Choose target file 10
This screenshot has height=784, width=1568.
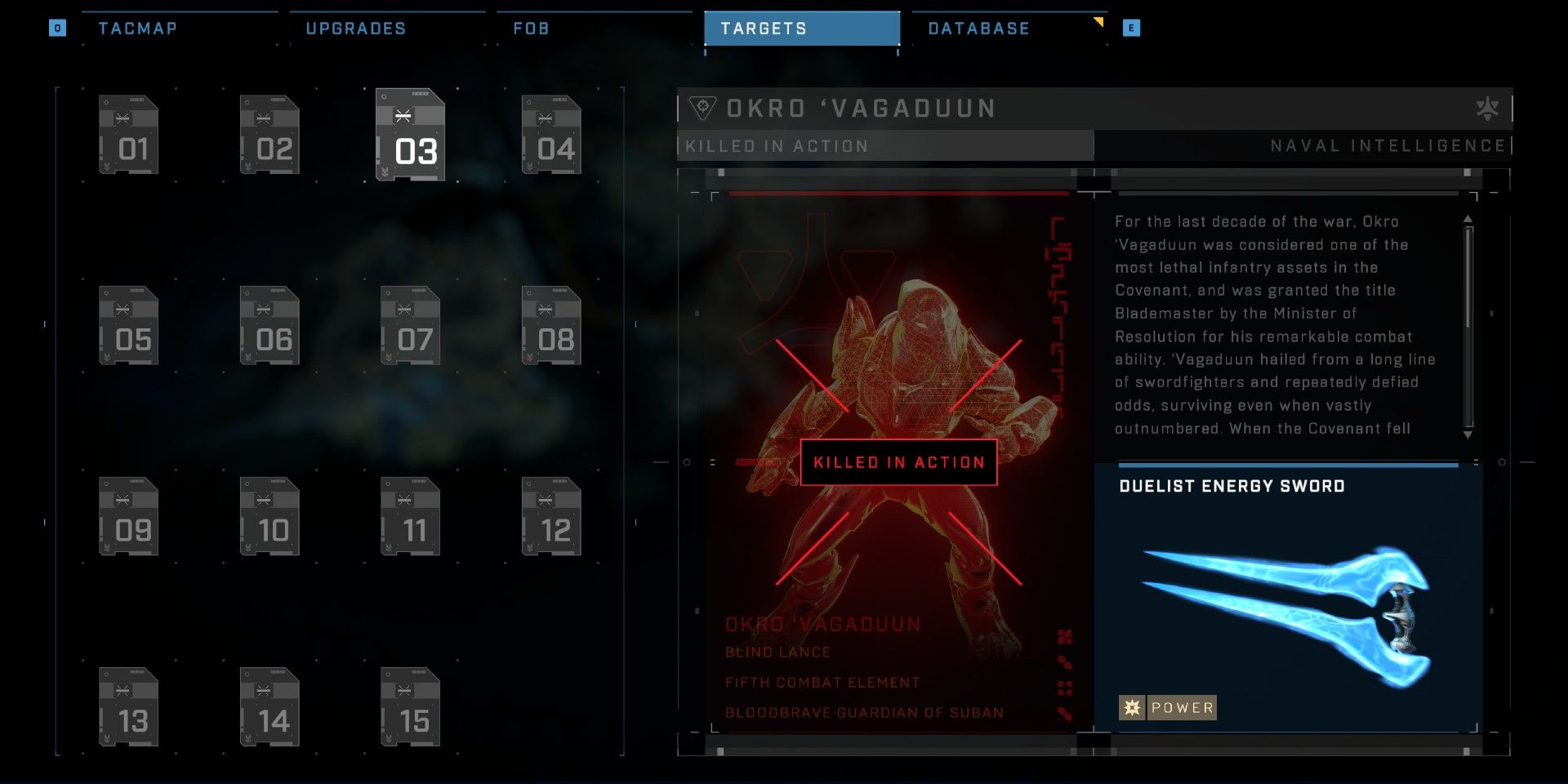tap(269, 516)
